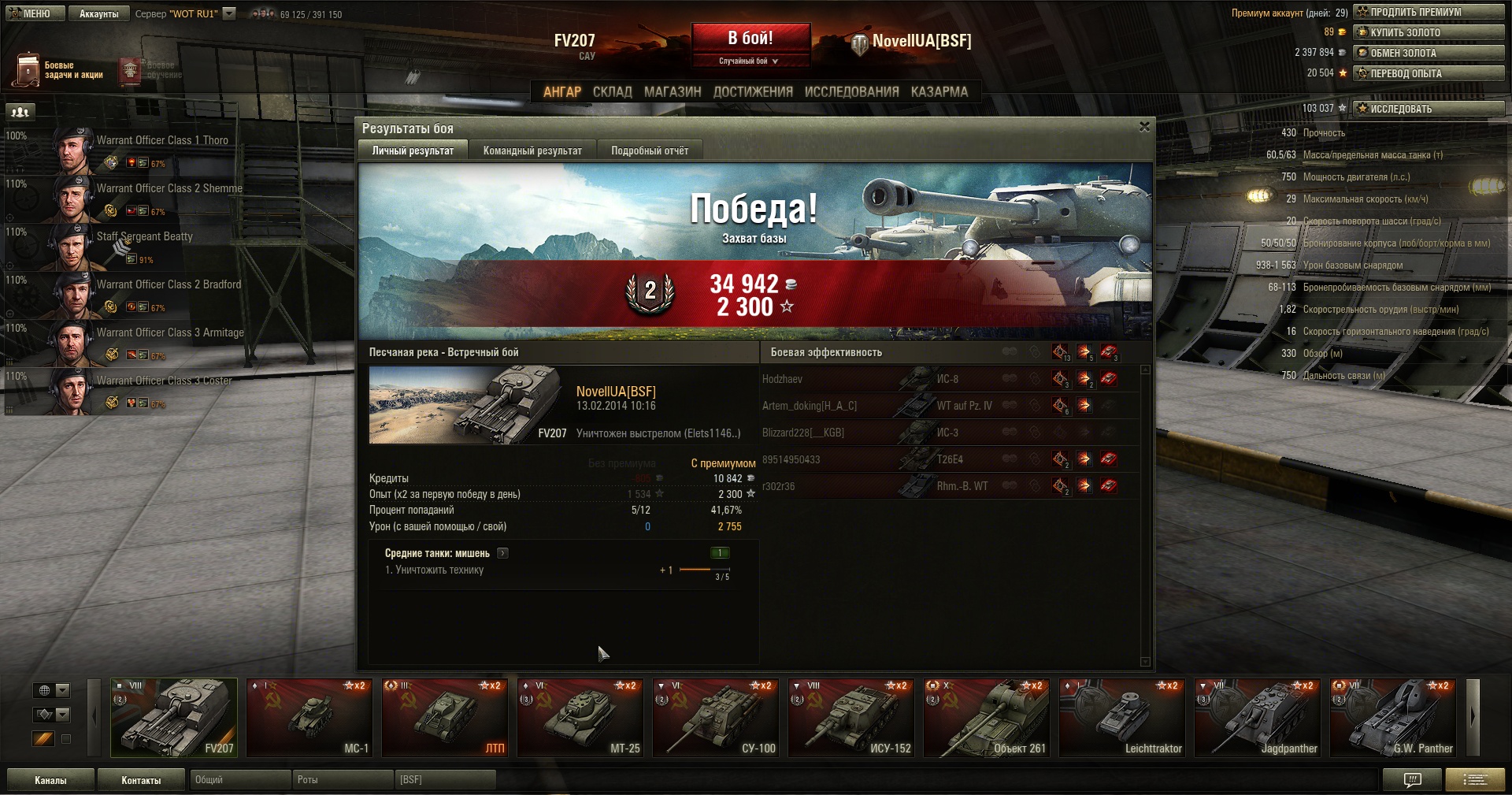
Task: Enter the КАЗАРМА section
Action: [x=939, y=91]
